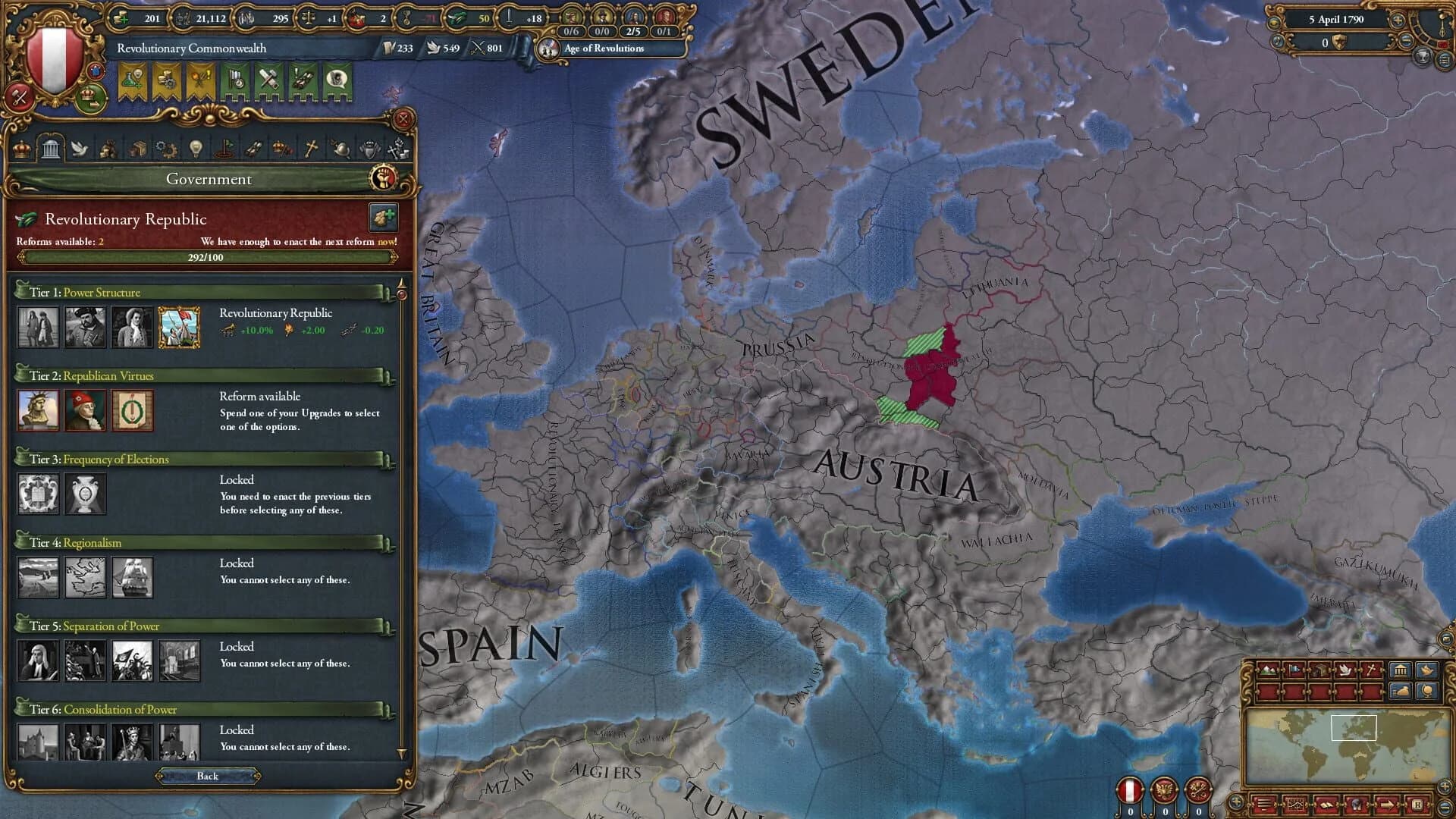Pick the leftmost Republican Virtues reform option
Screen dimensions: 1456x819
(39, 411)
